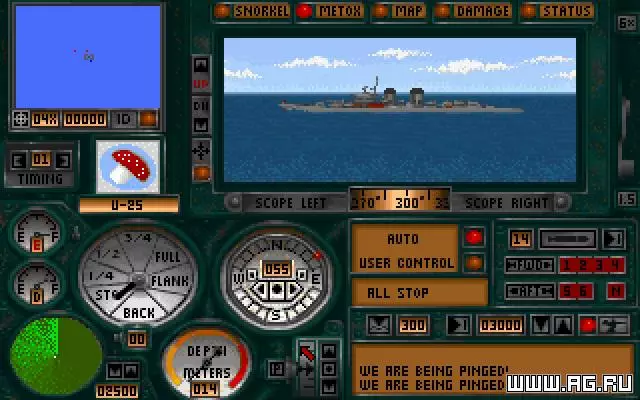Click the mushroom U-25 emblem
Image resolution: width=640 pixels, height=400 pixels.
[x=128, y=166]
